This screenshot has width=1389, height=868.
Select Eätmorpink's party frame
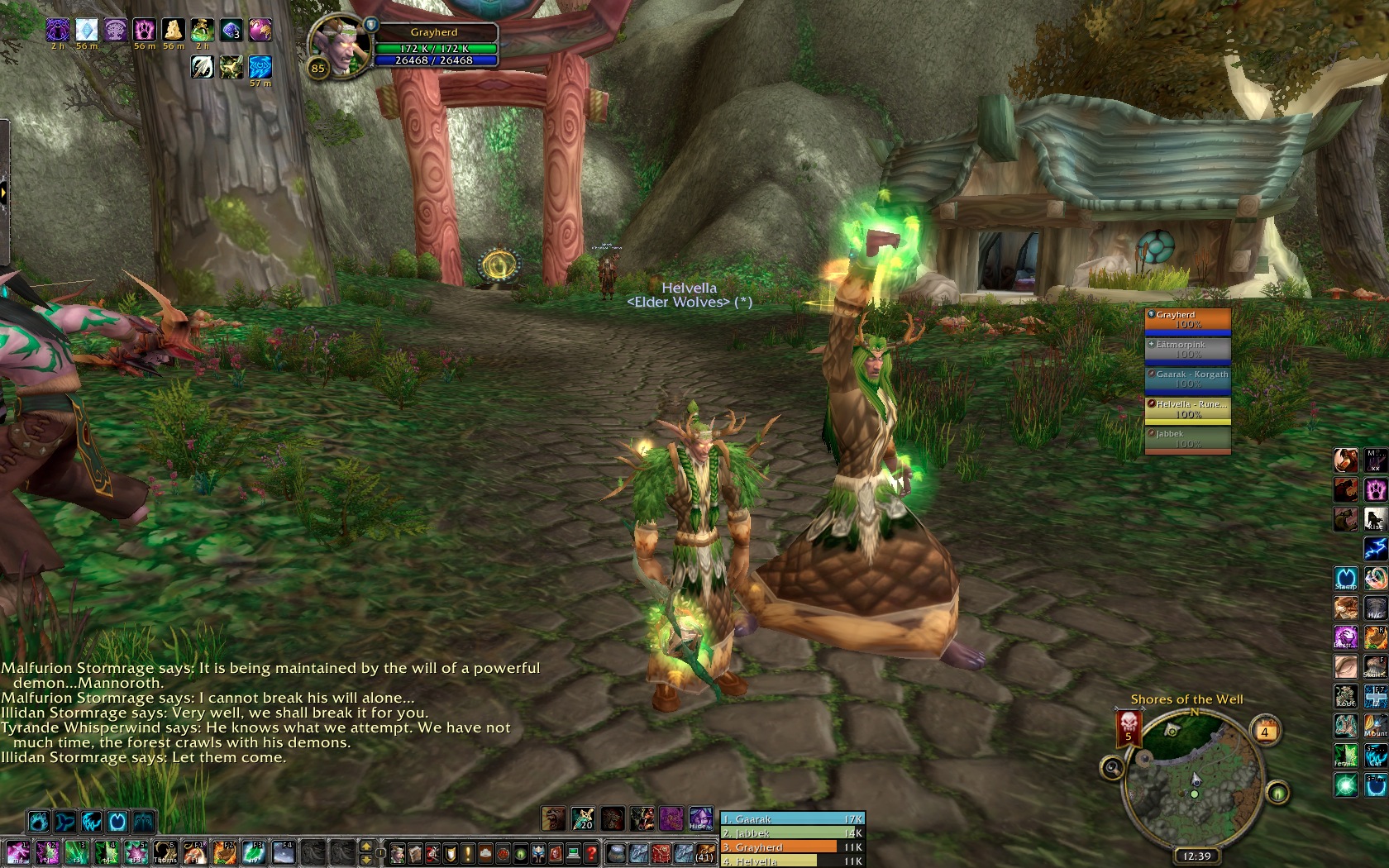(1187, 350)
